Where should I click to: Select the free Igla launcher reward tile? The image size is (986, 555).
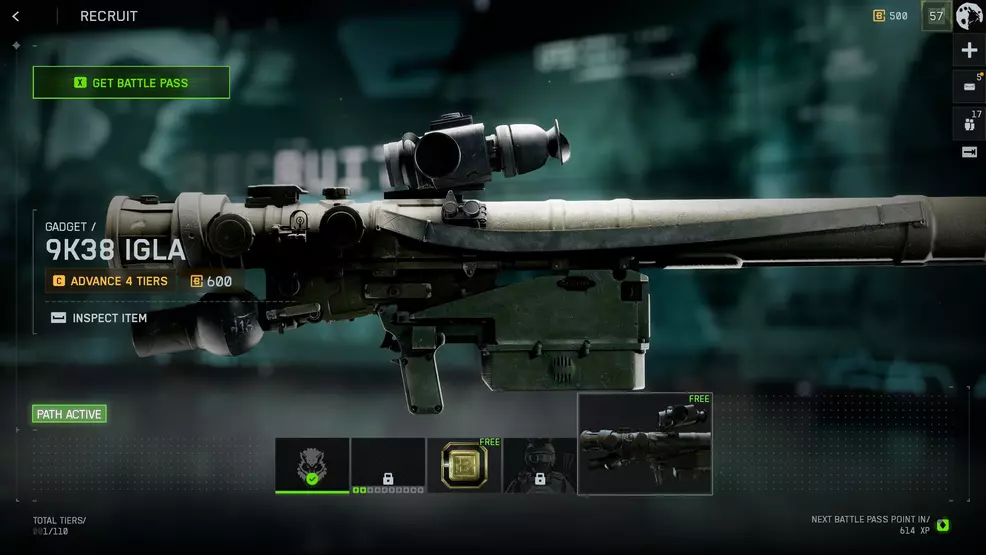coord(645,443)
